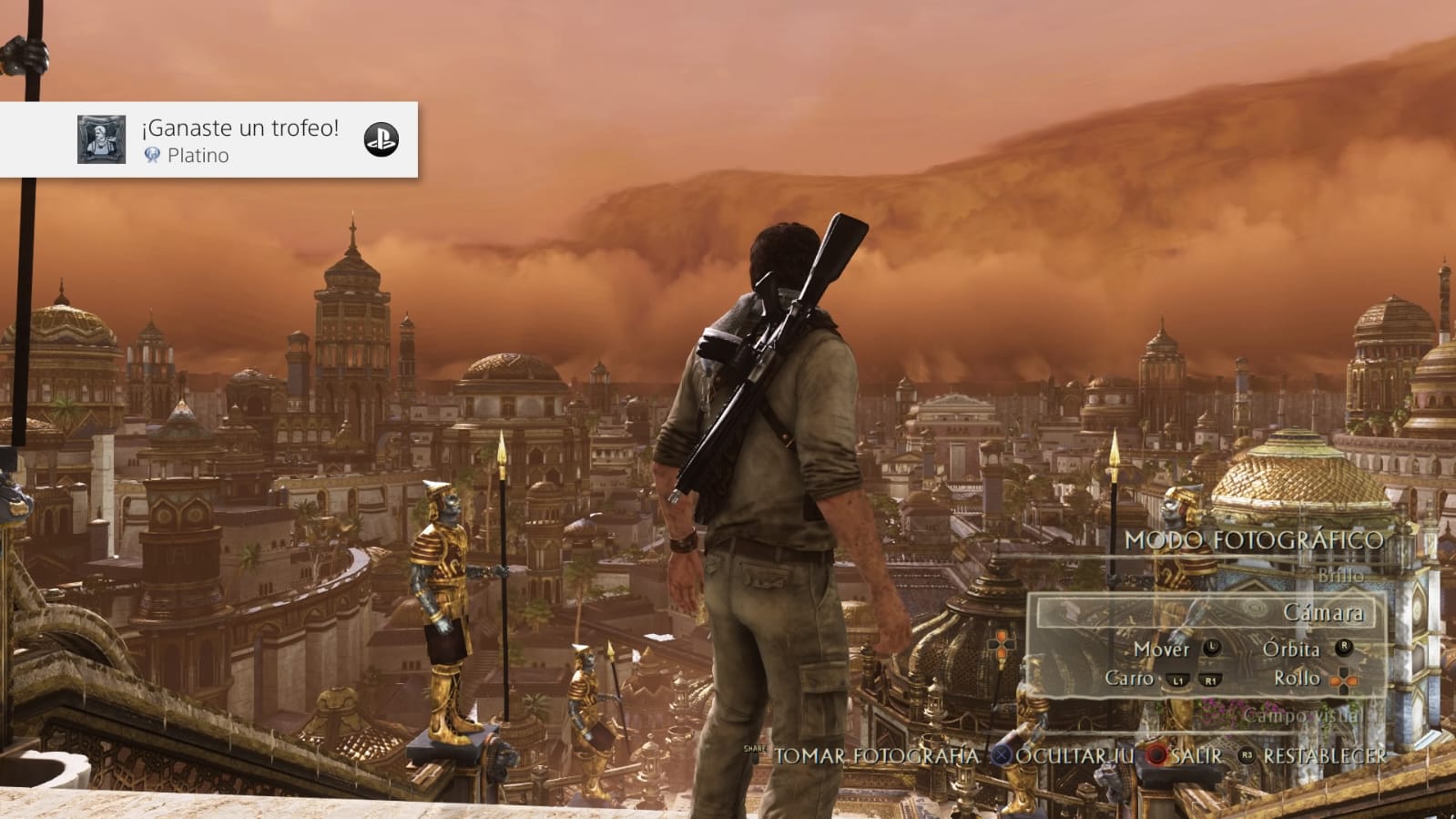
Task: Click SALIR to exit photo mode
Action: click(1196, 755)
